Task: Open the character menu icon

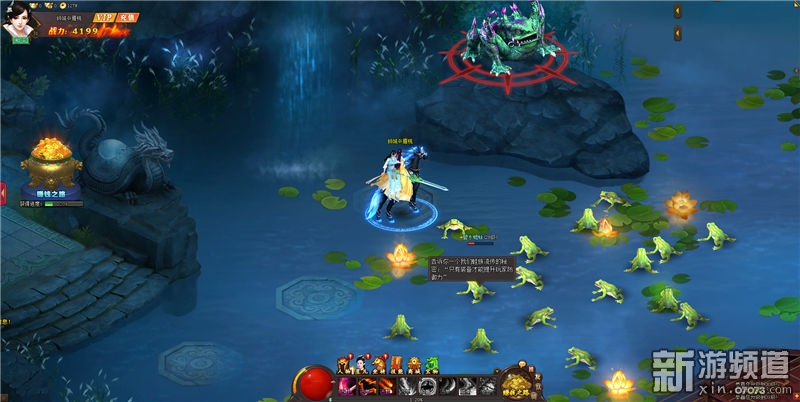Action: 344,364
